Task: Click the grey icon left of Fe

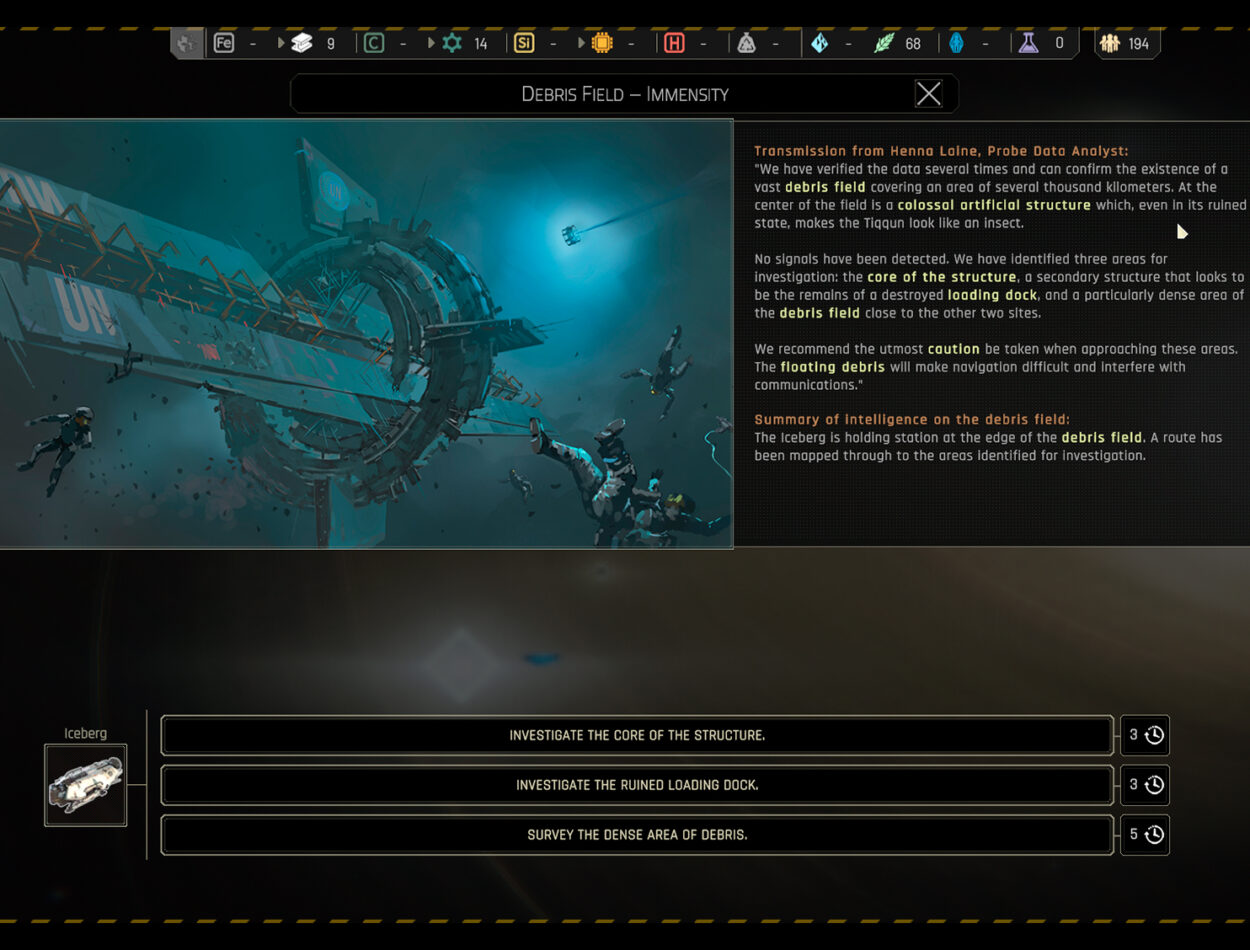Action: (187, 43)
